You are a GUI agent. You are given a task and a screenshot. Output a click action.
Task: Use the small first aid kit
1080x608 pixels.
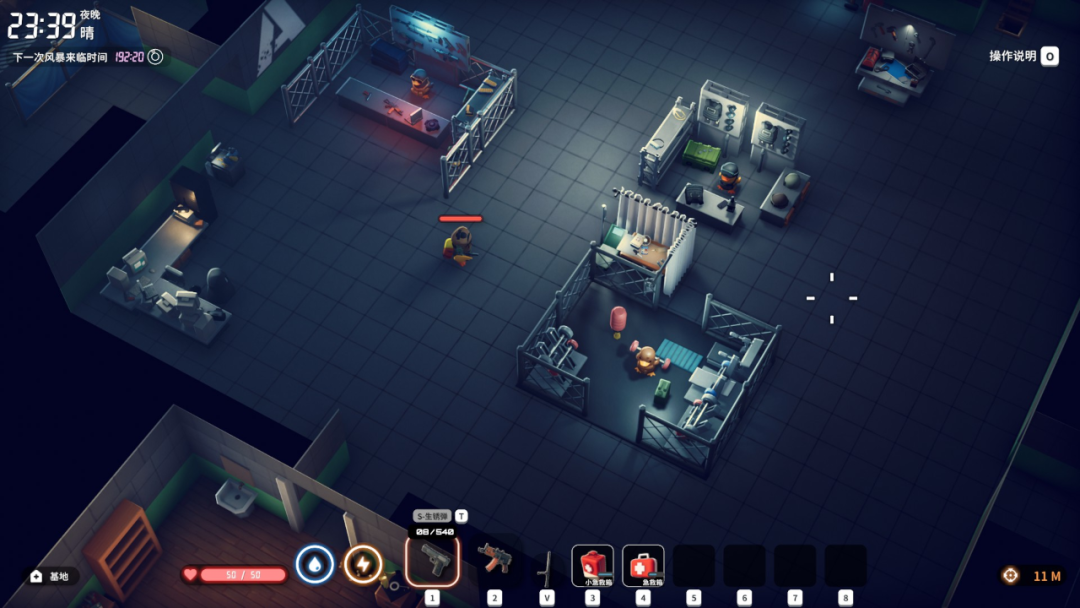[592, 565]
